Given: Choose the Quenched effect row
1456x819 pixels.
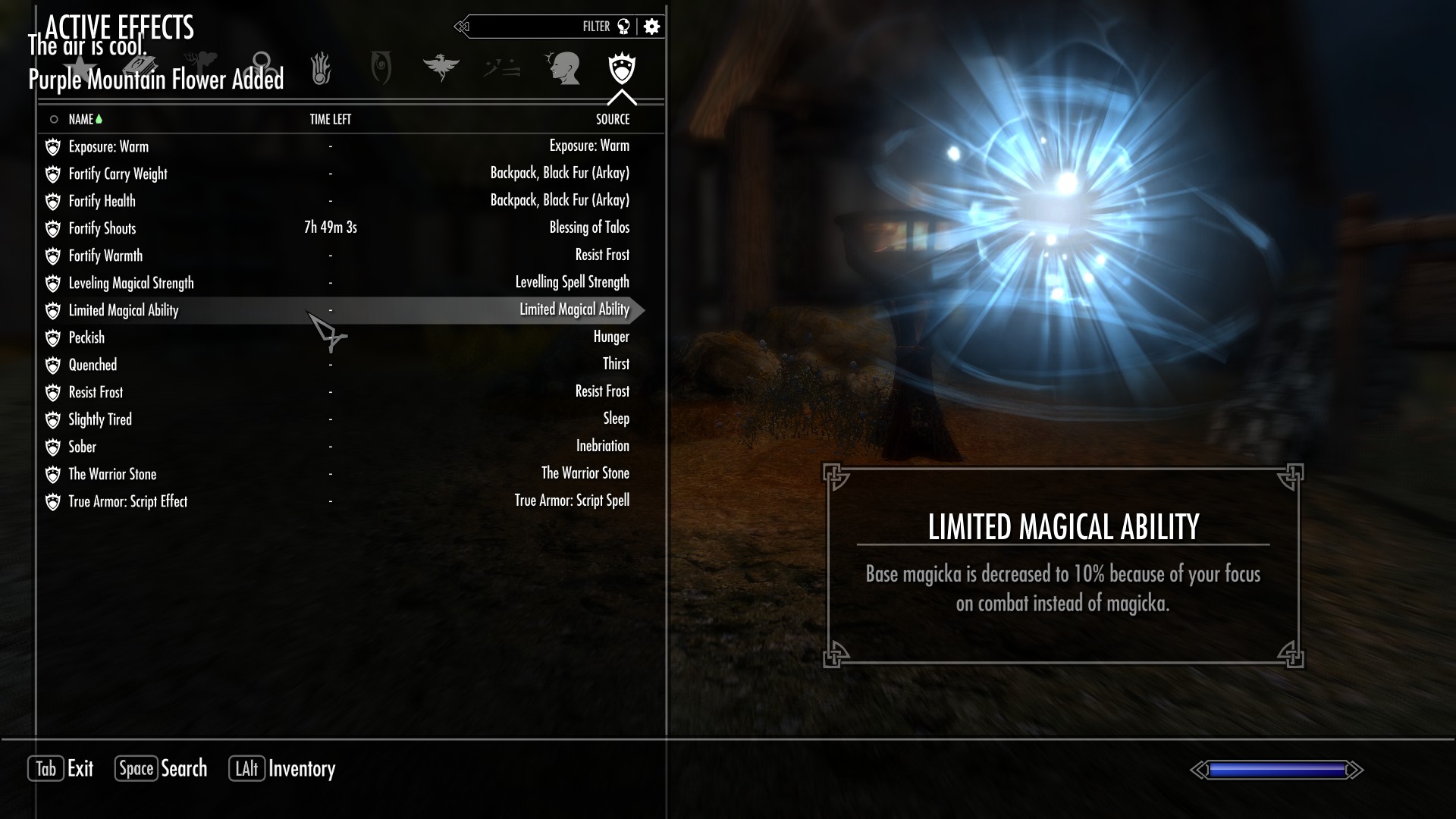Looking at the screenshot, I should [x=93, y=365].
